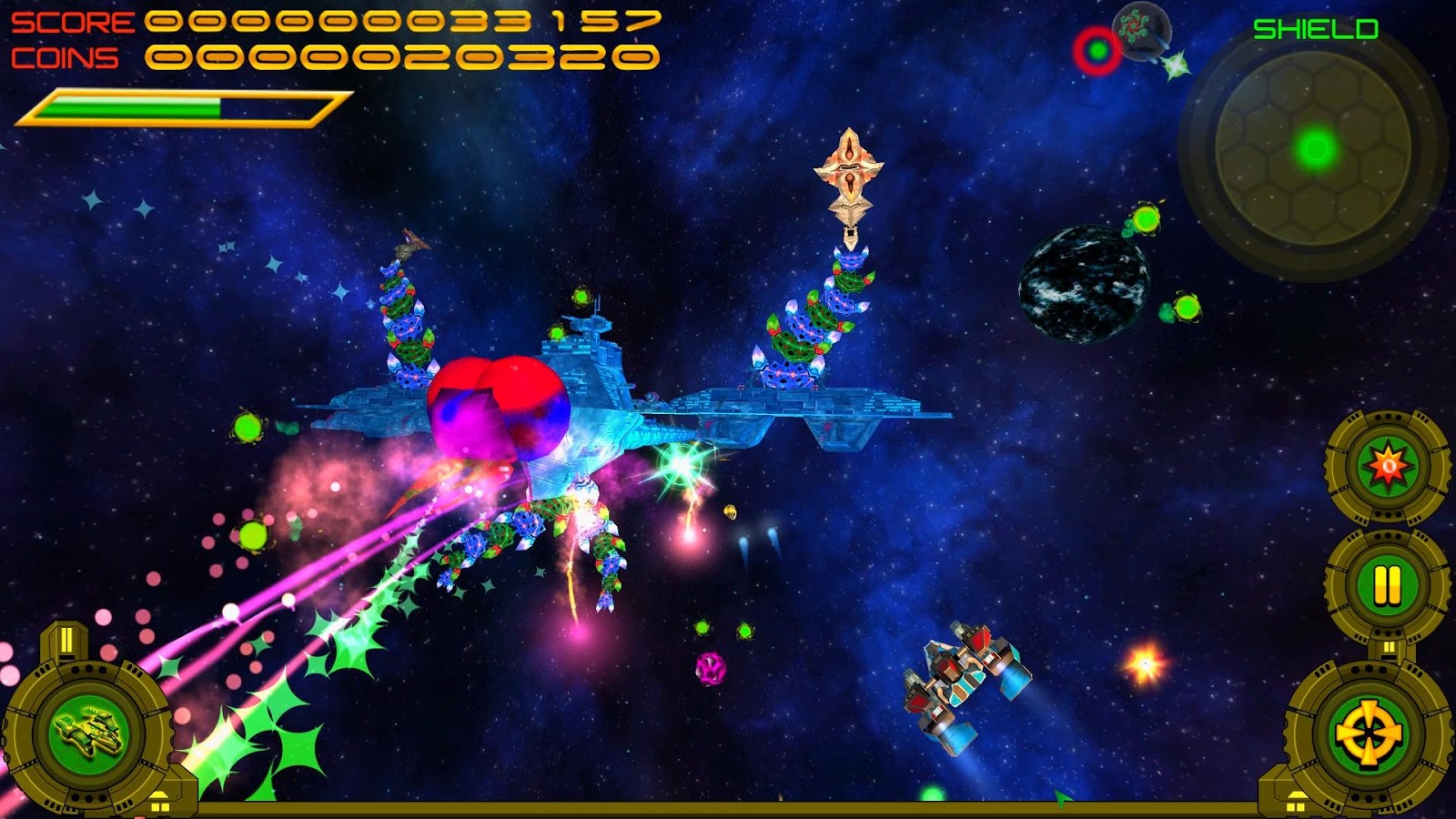Fire using the yellow crosshair button
1456x819 pixels.
click(1368, 733)
